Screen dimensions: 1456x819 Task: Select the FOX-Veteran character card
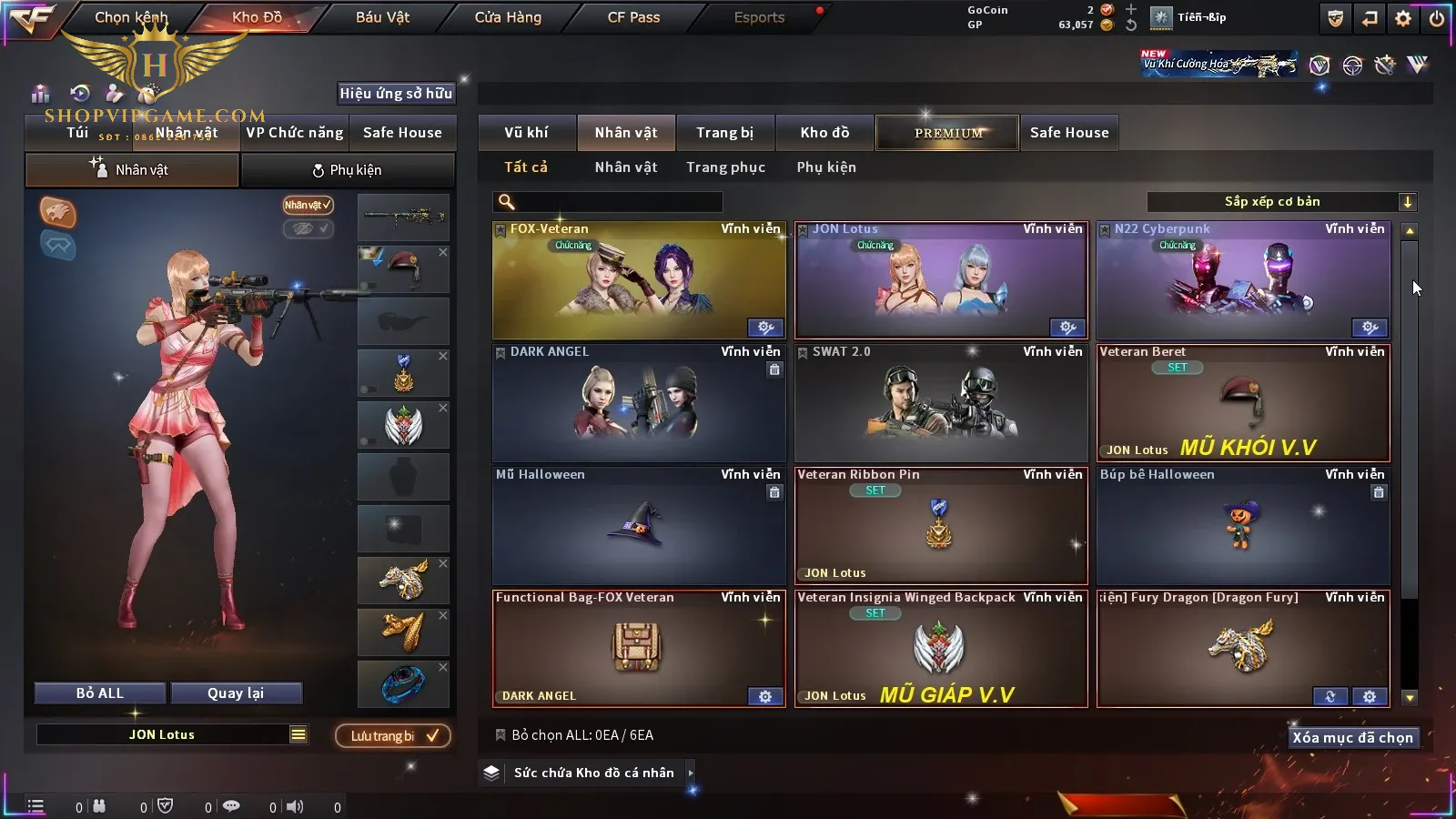tap(639, 280)
